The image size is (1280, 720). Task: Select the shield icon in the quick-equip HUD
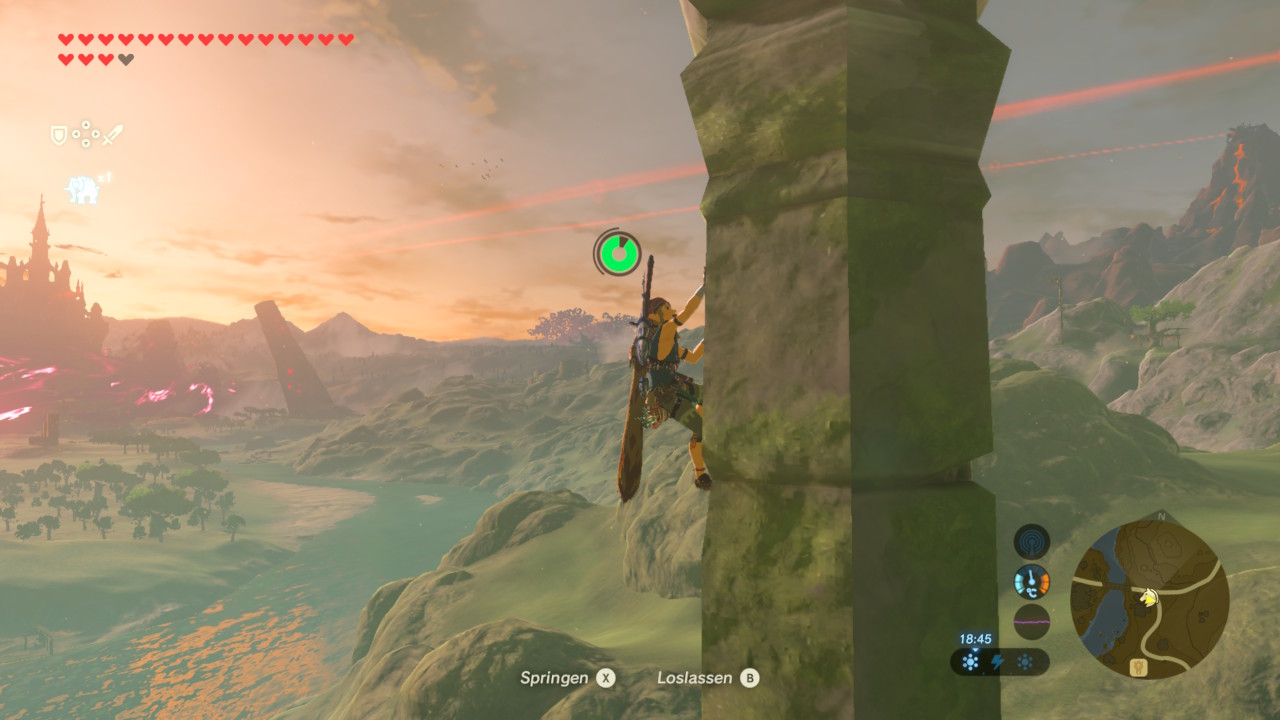click(x=59, y=134)
